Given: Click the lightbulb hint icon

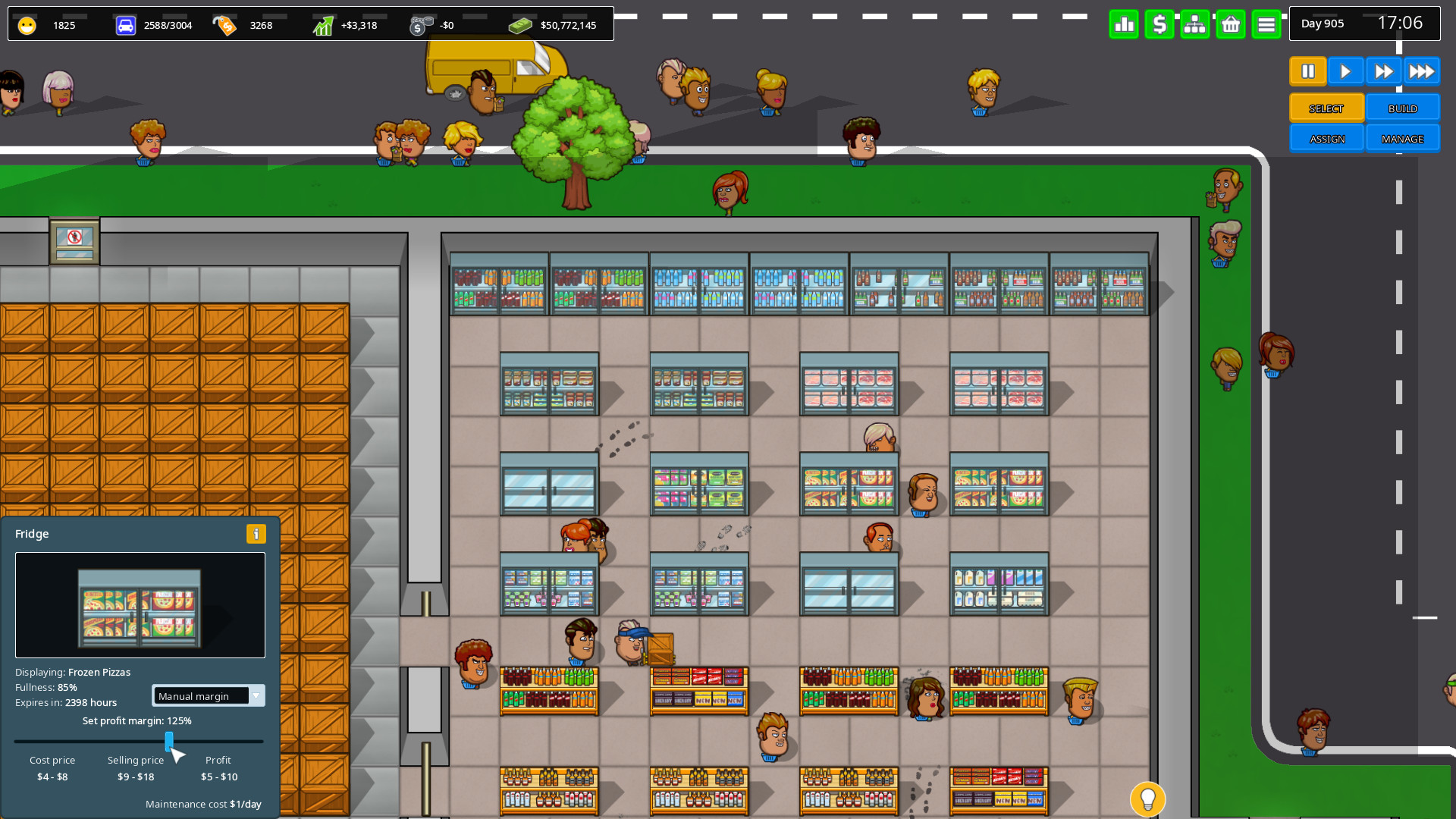Looking at the screenshot, I should point(1147,799).
